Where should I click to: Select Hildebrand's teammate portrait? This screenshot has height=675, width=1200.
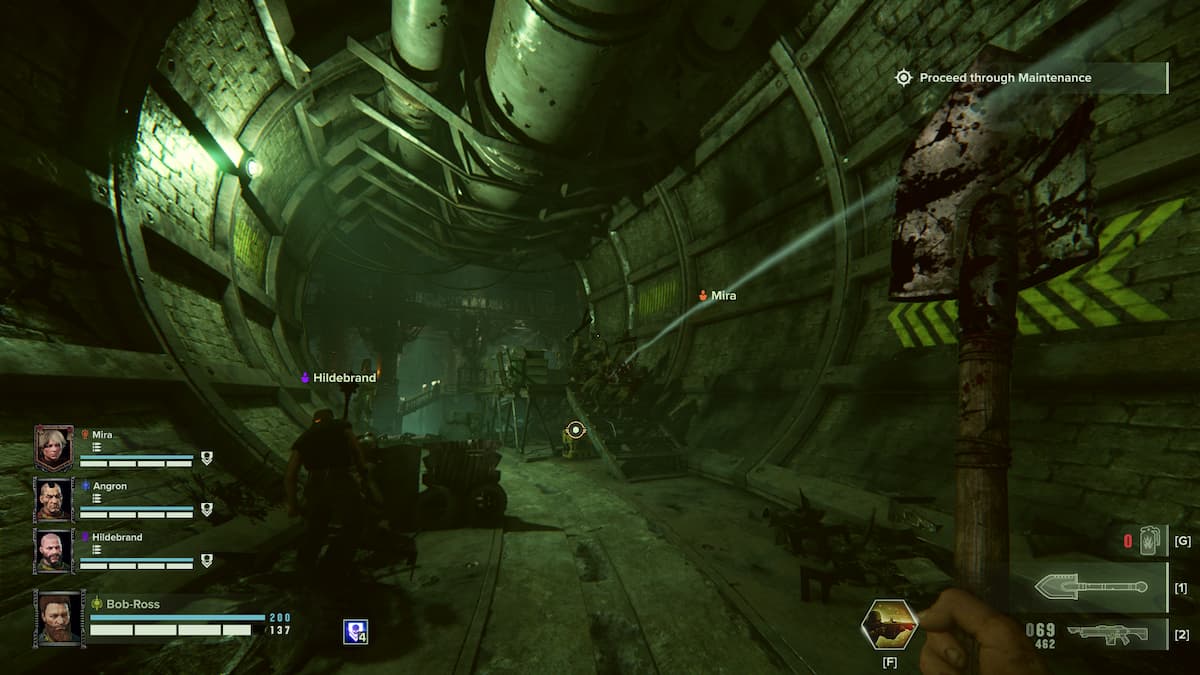[54, 550]
